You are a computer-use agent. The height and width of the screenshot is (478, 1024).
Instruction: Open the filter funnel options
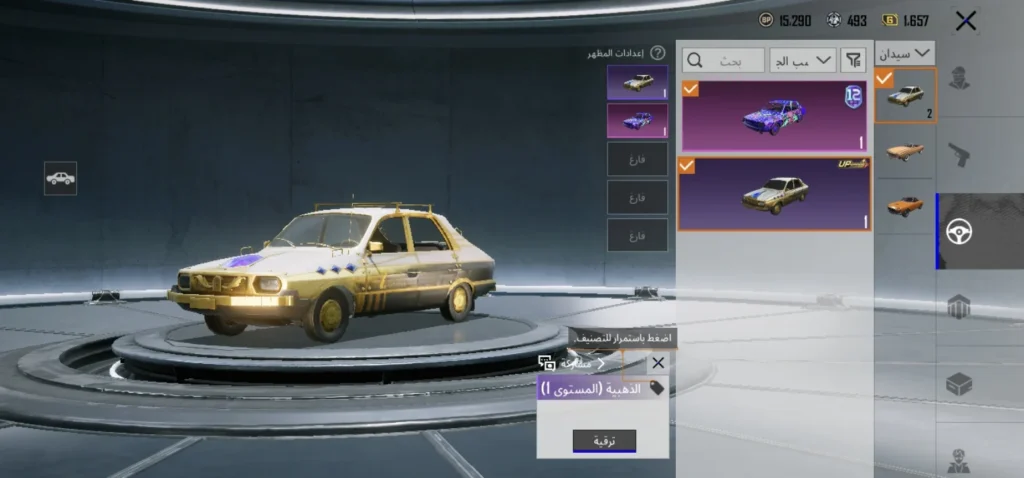point(853,60)
